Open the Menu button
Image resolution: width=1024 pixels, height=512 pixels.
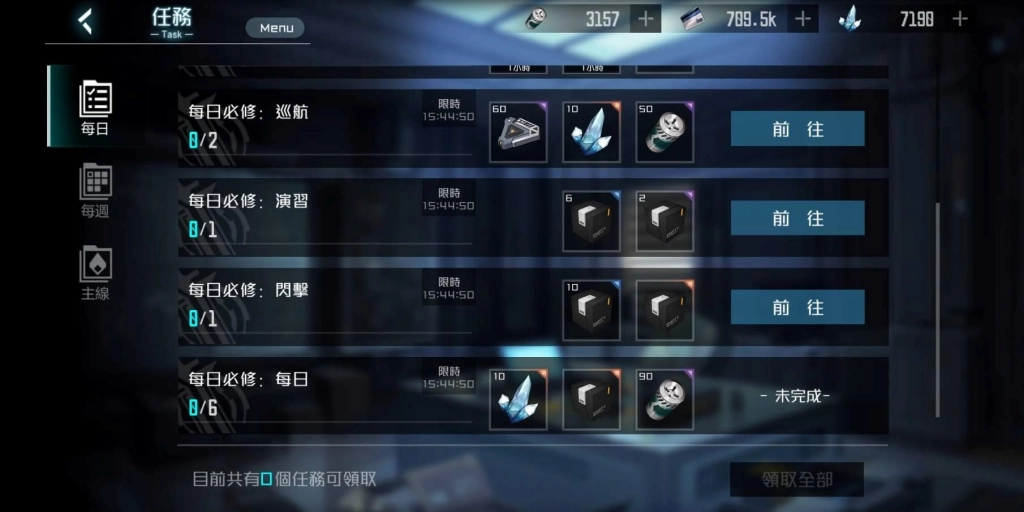pos(276,28)
